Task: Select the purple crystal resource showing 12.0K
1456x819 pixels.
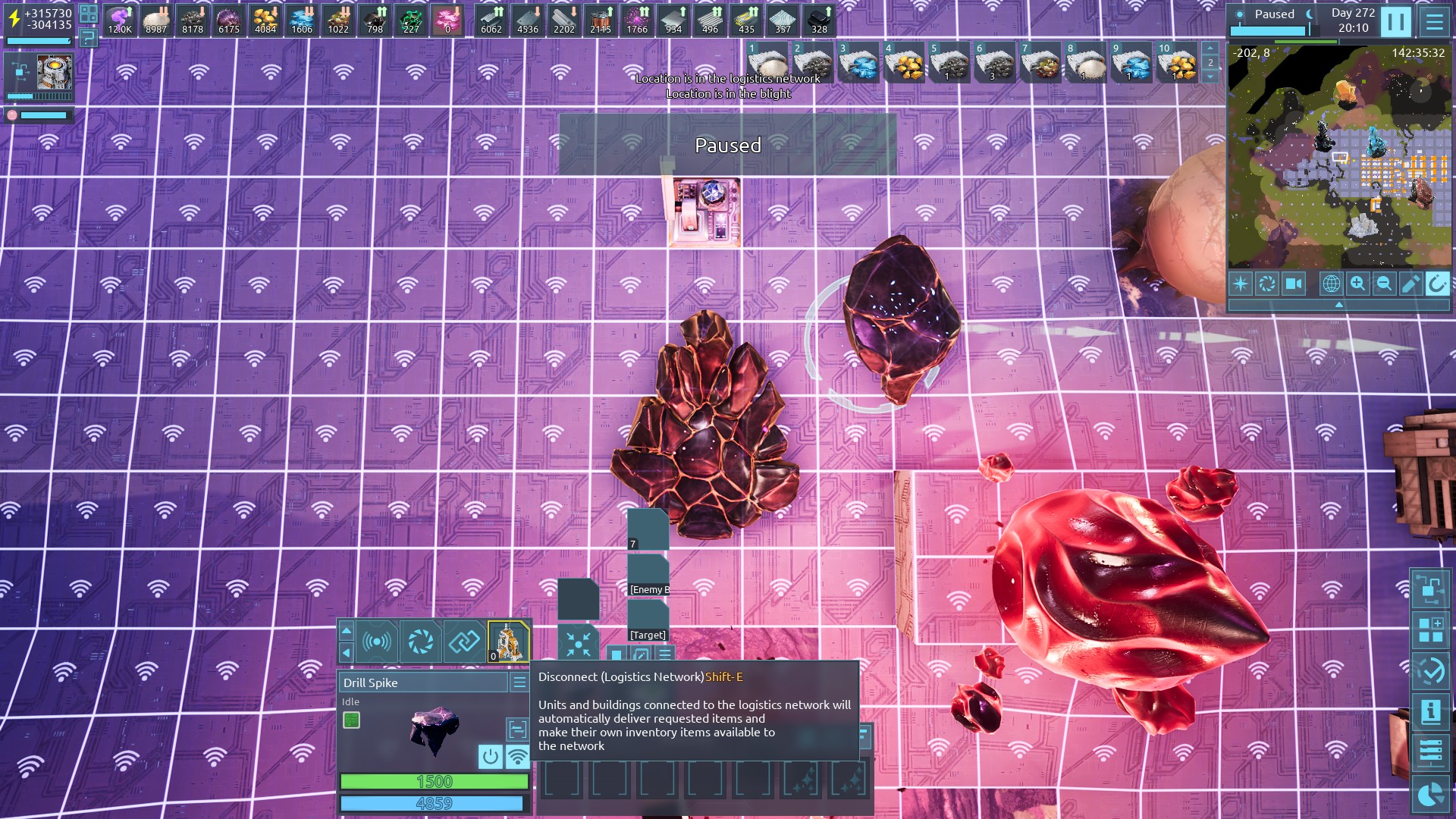Action: (x=120, y=20)
